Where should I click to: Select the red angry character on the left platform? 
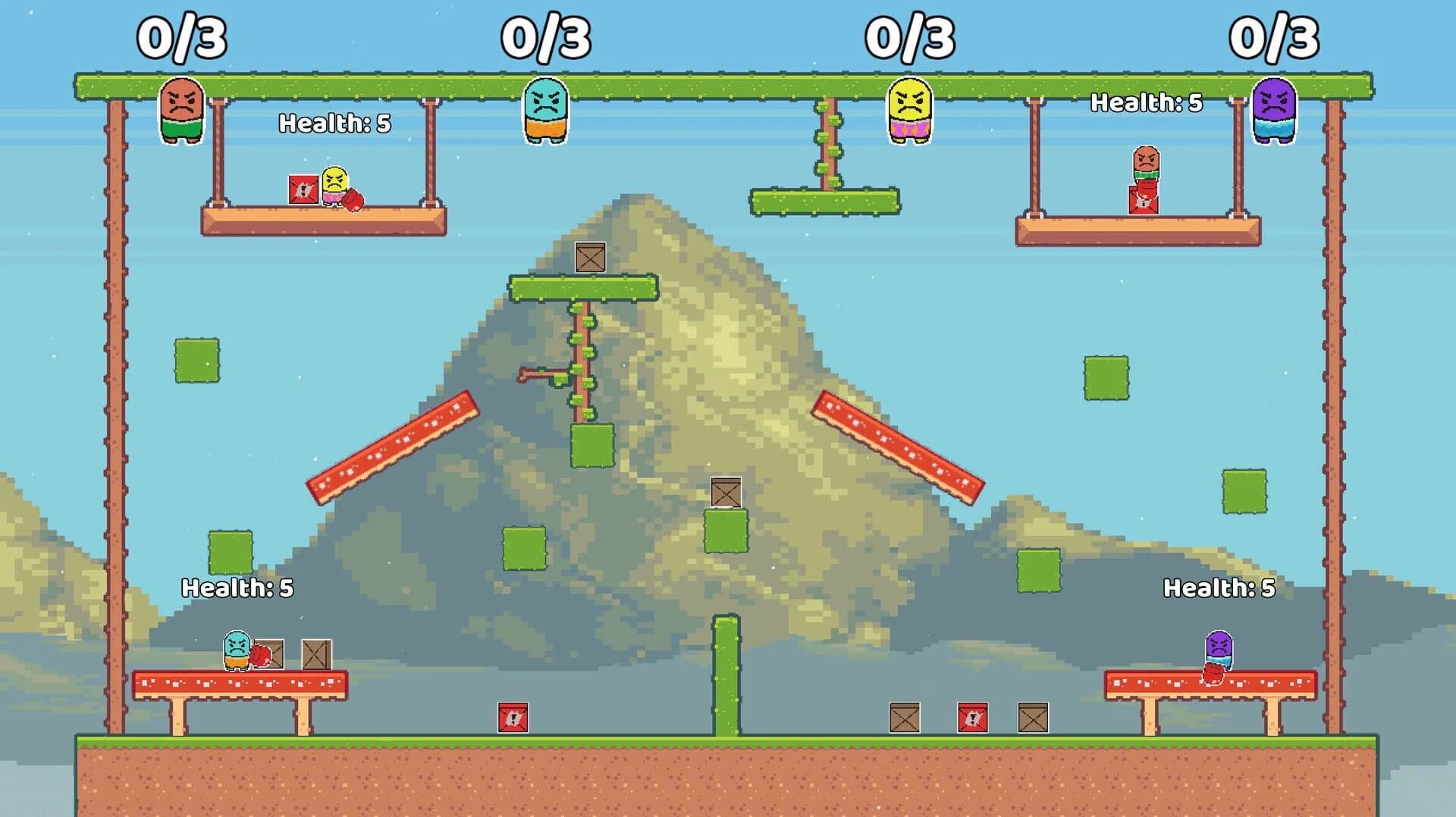[180, 111]
